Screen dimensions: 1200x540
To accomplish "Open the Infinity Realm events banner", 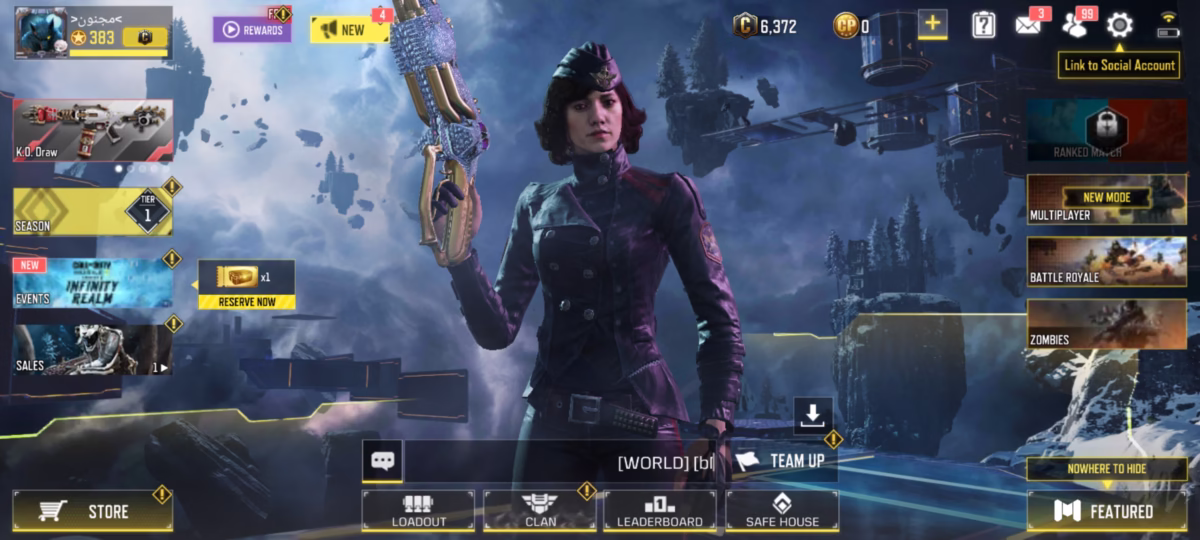I will 92,283.
